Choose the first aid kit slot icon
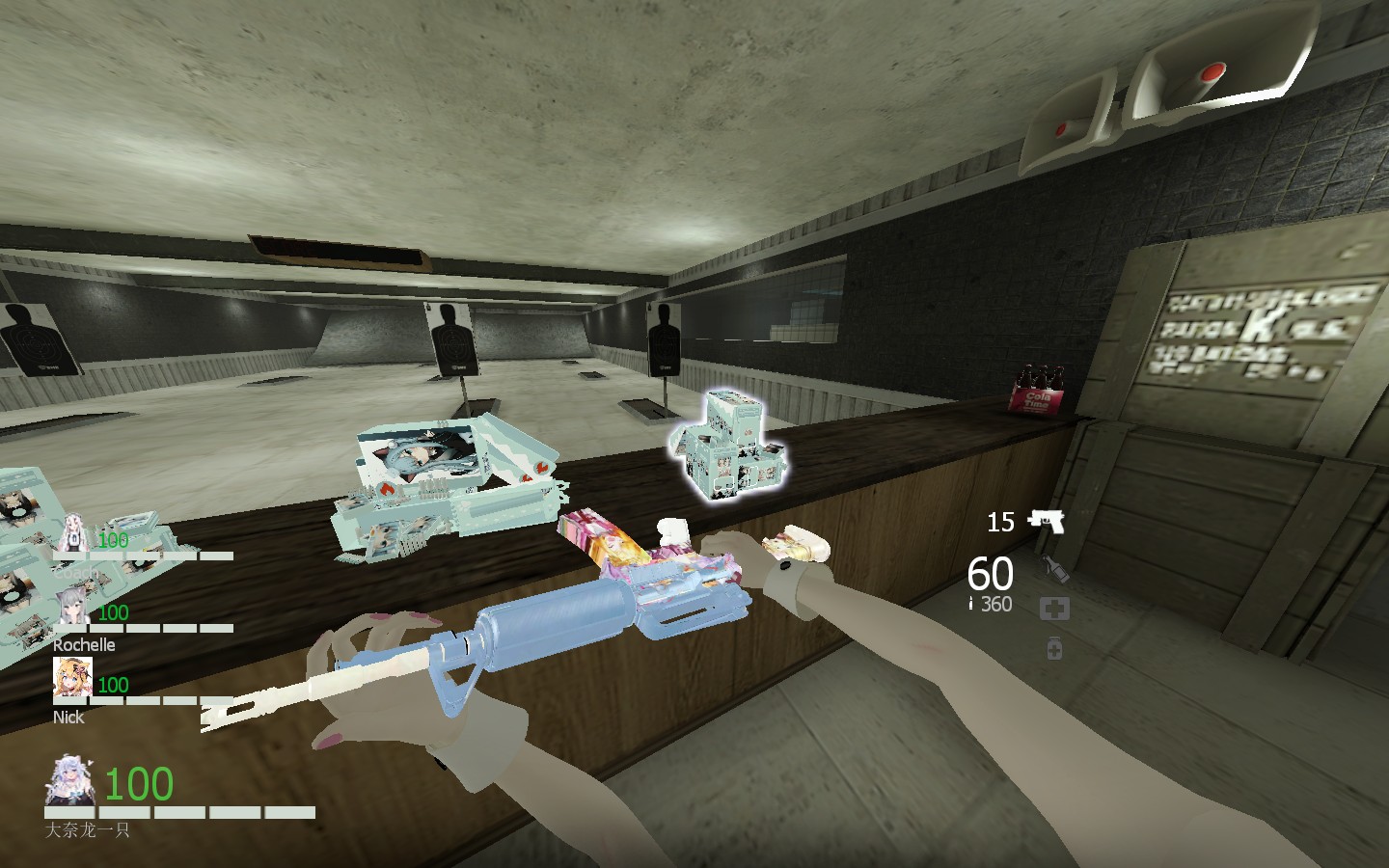Screen dimensions: 1389x868 tap(1054, 609)
